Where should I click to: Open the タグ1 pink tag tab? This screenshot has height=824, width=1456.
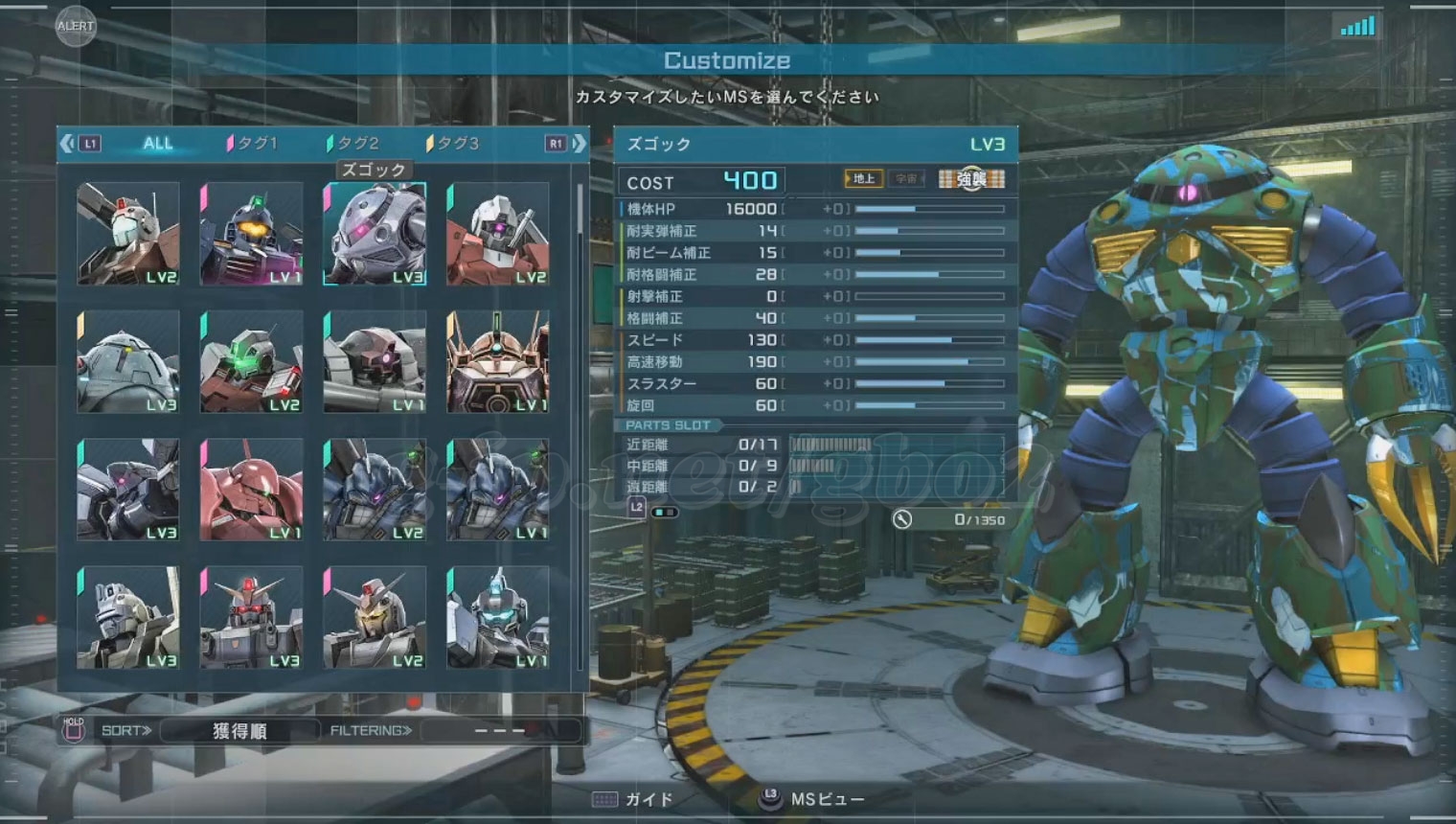click(x=254, y=144)
